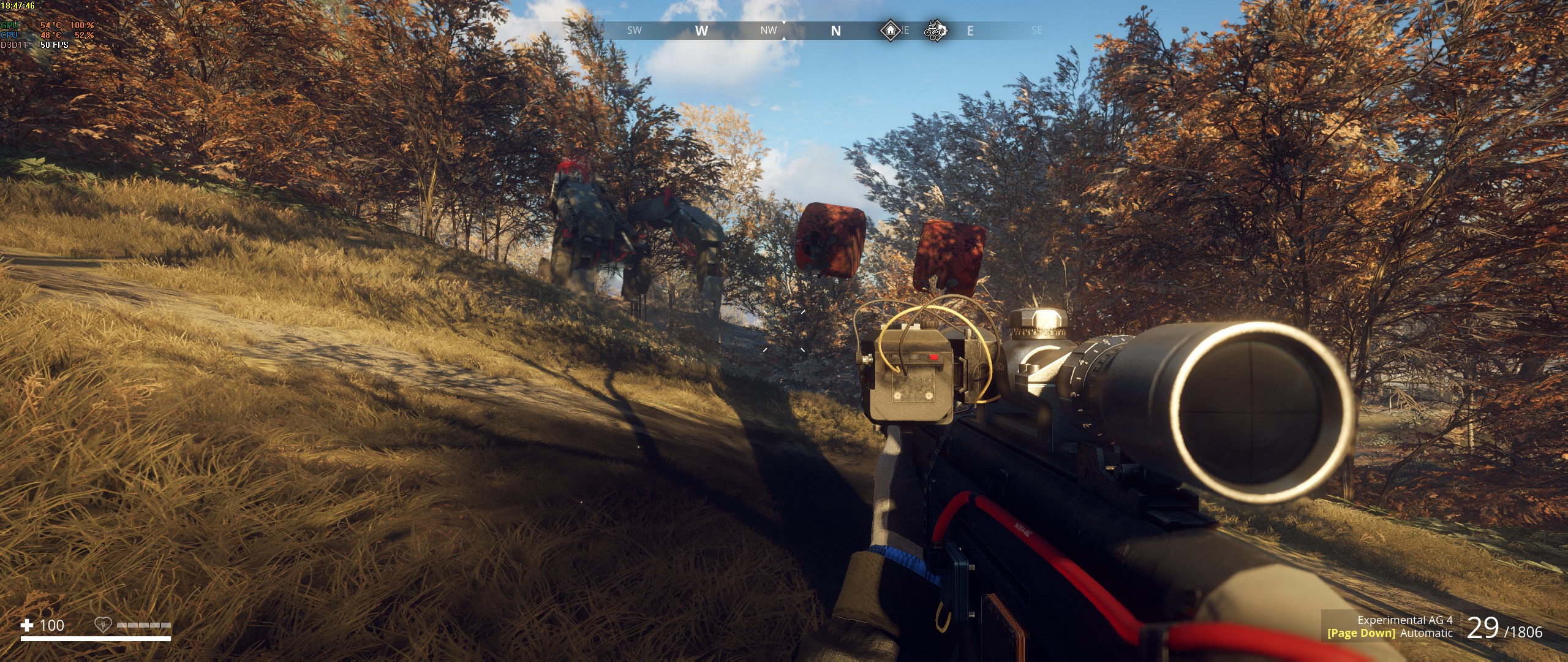This screenshot has height=662, width=1568.
Task: Click the GPU label in the performance overlay
Action: click(x=9, y=26)
